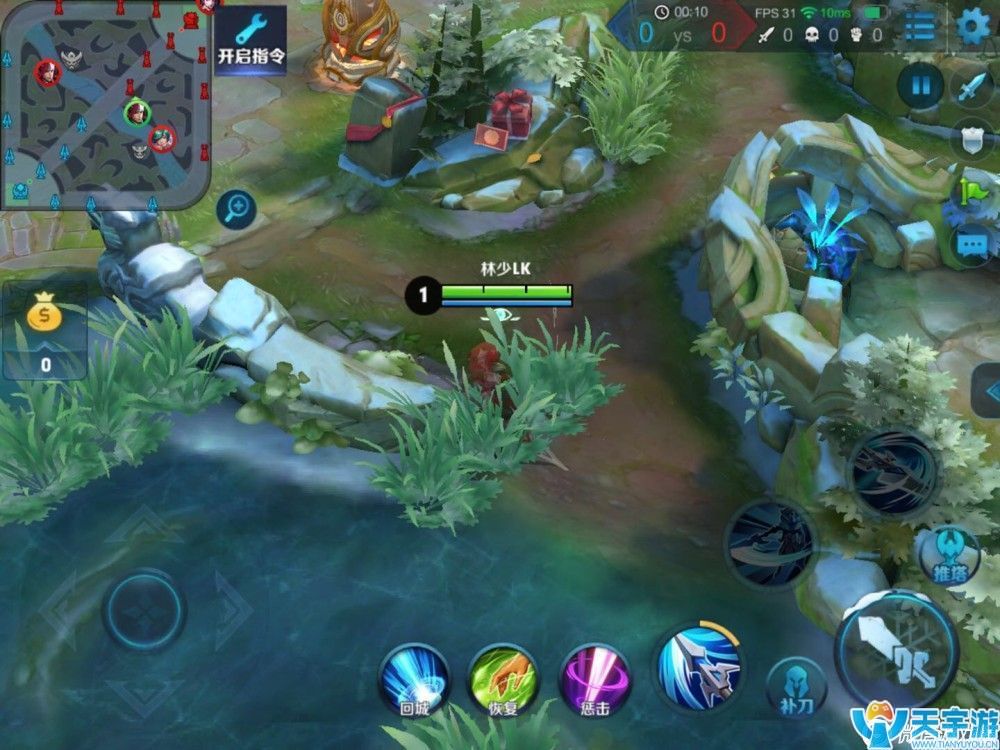Tap the magnifier button beside the minimap
The height and width of the screenshot is (750, 1000).
coord(236,209)
